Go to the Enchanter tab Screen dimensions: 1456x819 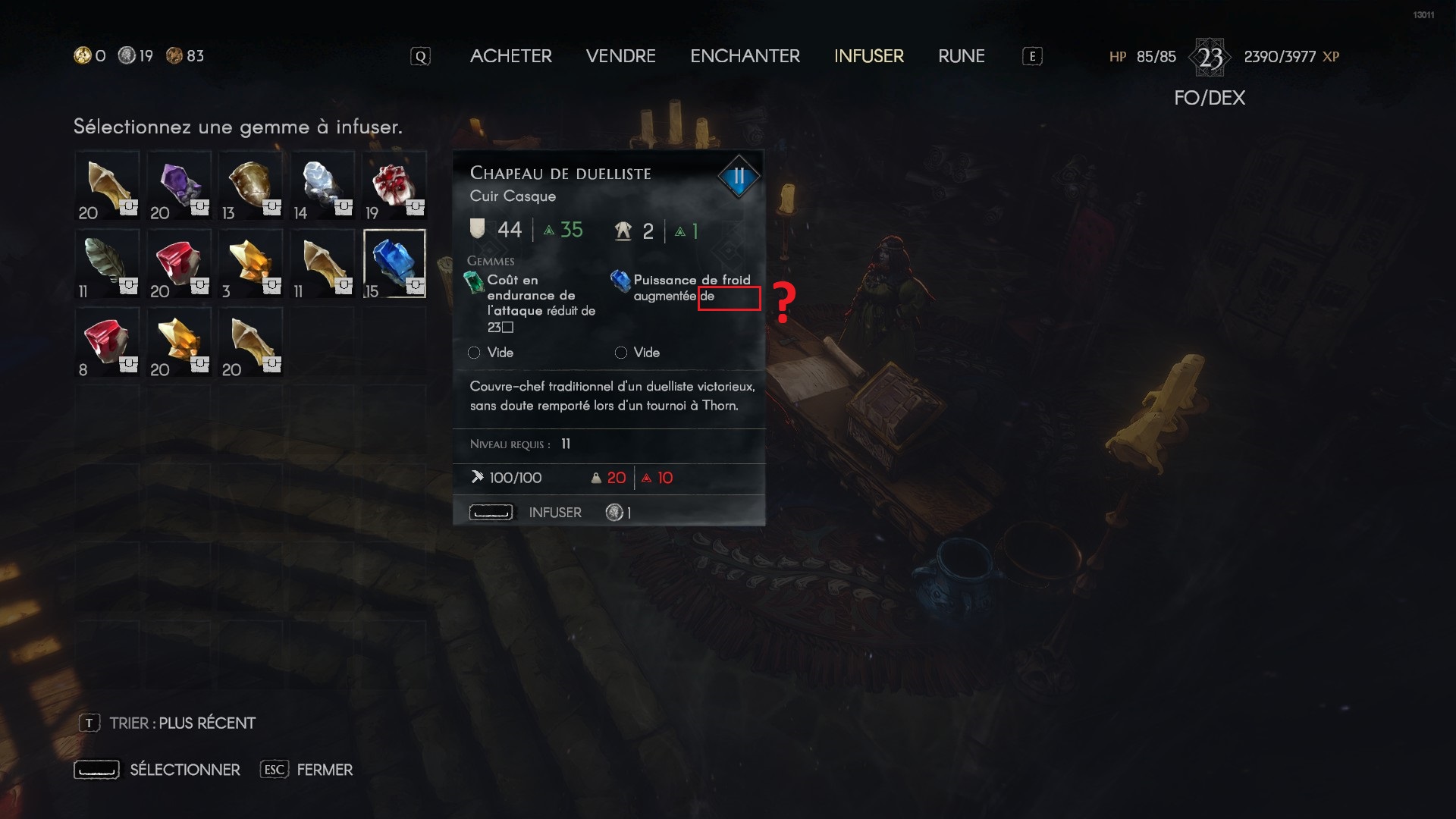tap(745, 56)
